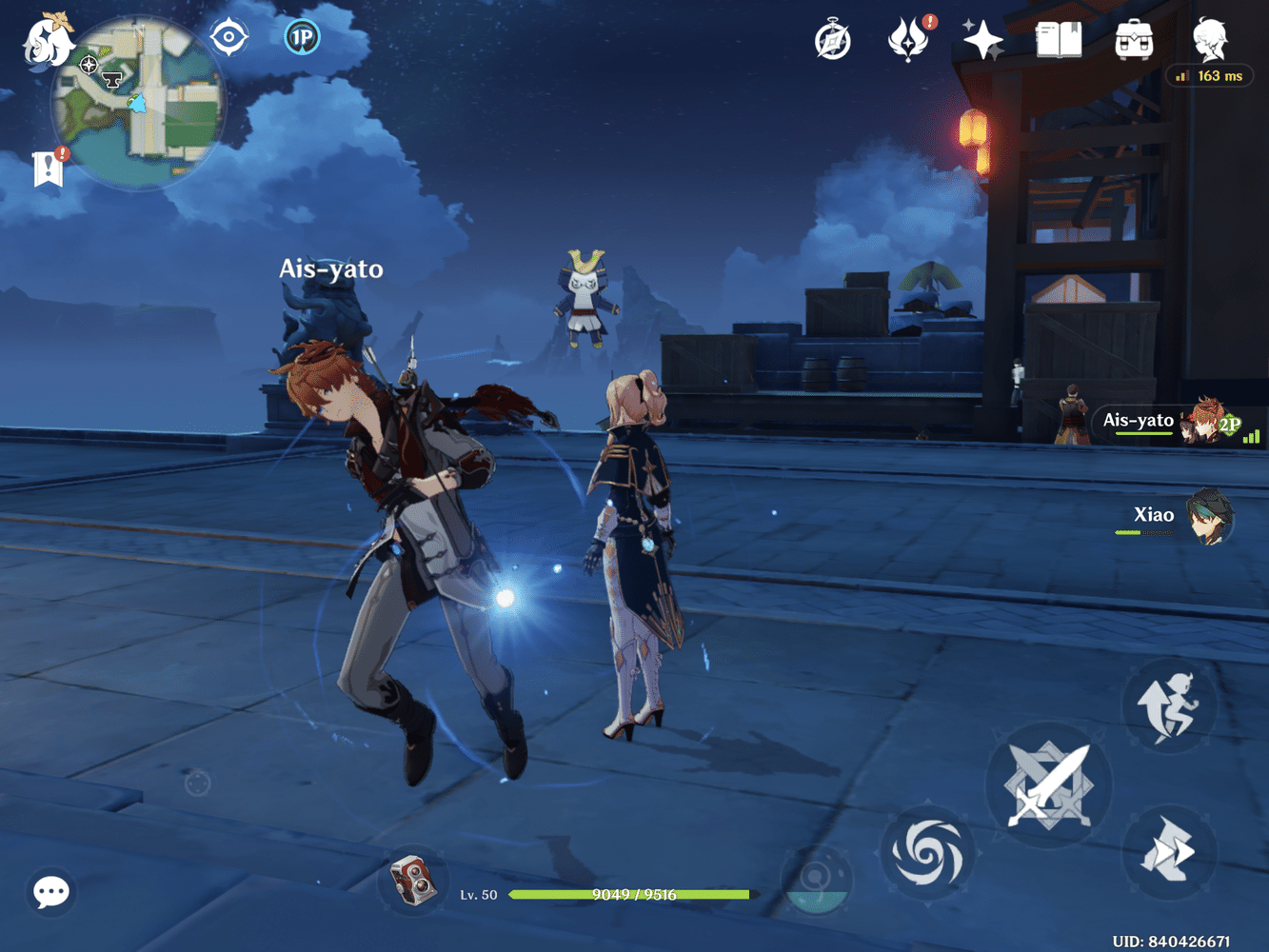This screenshot has height=952, width=1269.
Task: Toggle the 1P co-op status indicator
Action: coord(302,38)
